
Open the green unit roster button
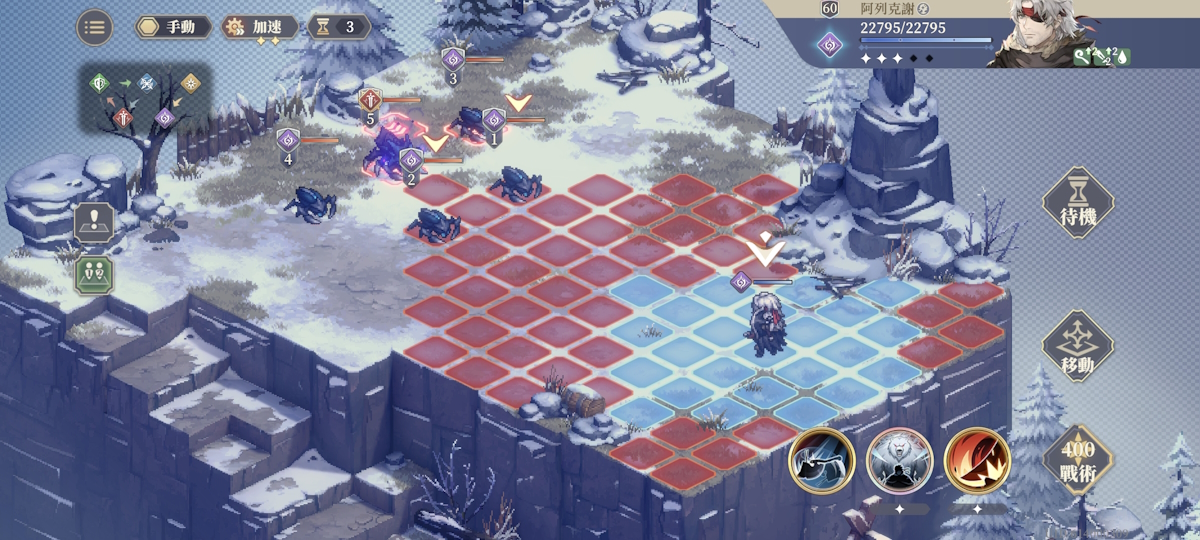[x=94, y=272]
